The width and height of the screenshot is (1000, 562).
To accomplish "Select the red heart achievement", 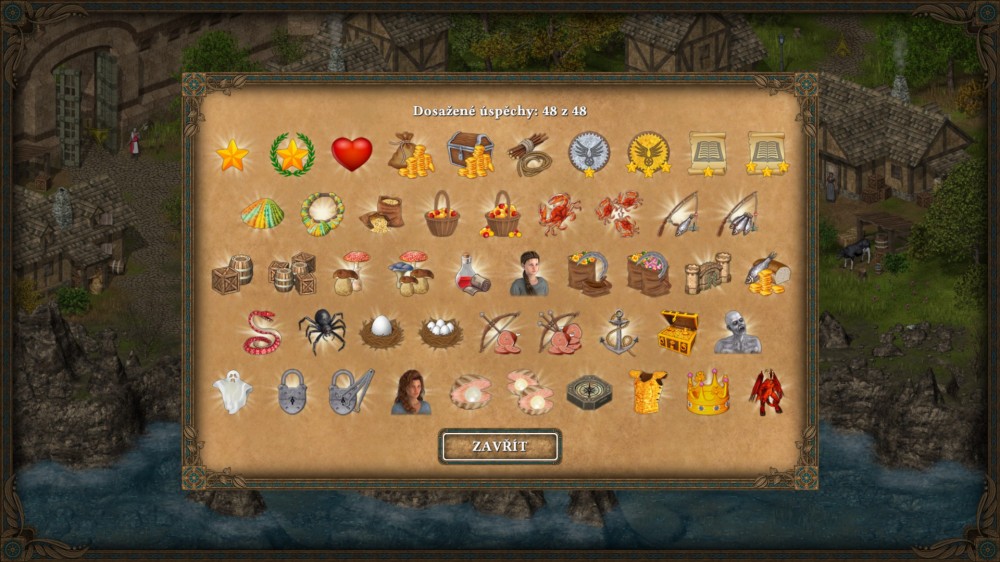I will pos(351,154).
